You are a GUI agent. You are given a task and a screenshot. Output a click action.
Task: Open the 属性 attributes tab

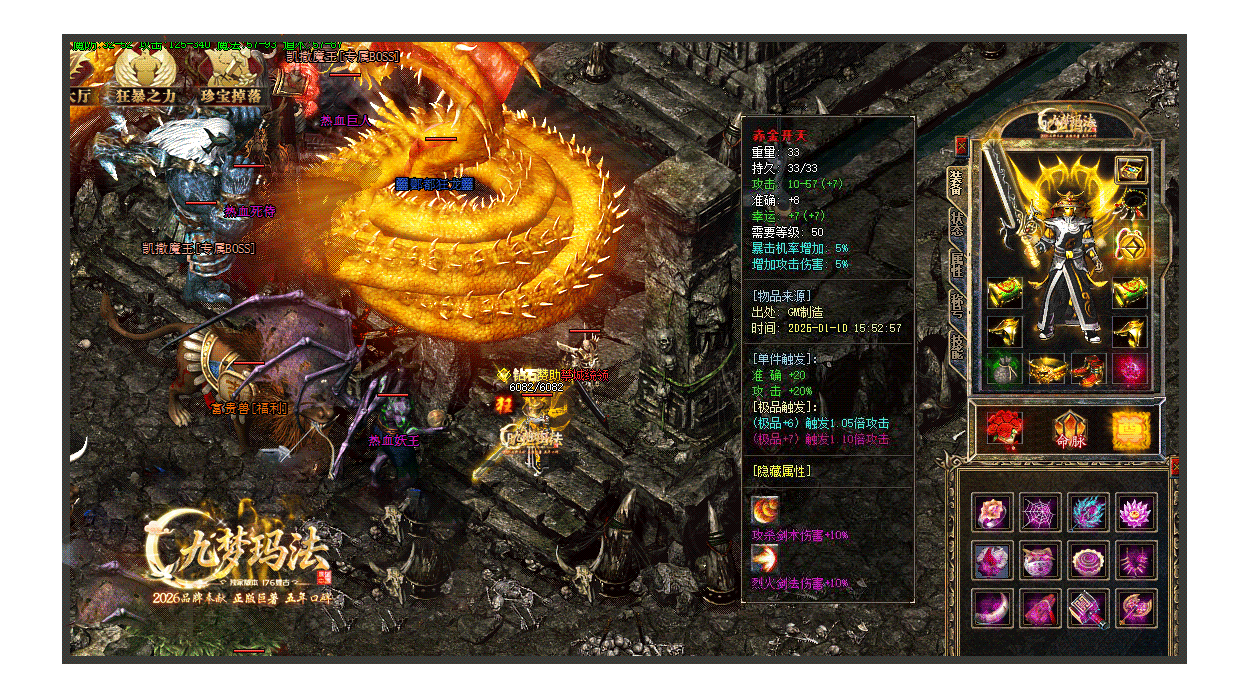point(956,264)
